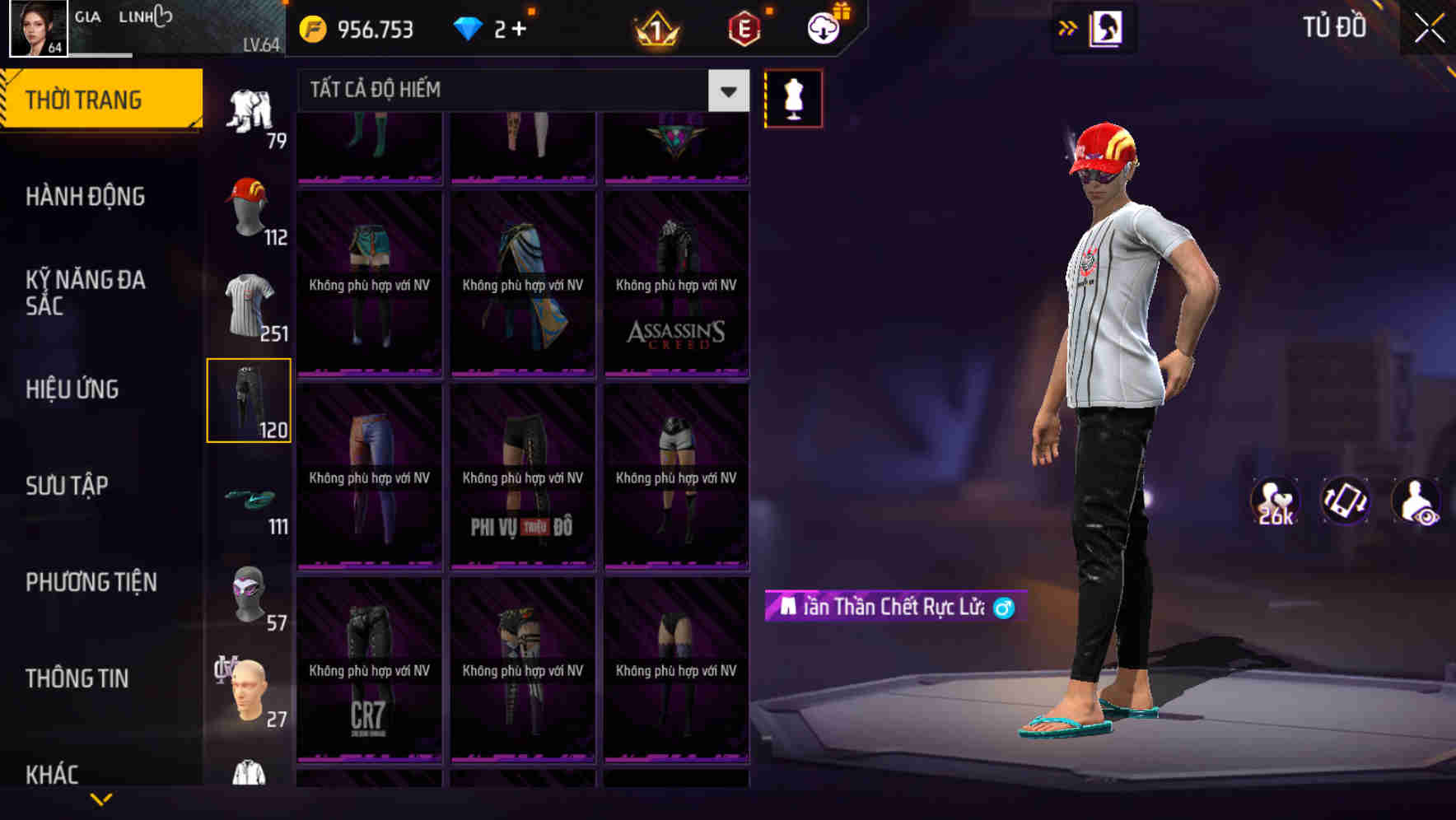Select the pants category icon labeled 79
The width and height of the screenshot is (1456, 820).
[x=250, y=111]
